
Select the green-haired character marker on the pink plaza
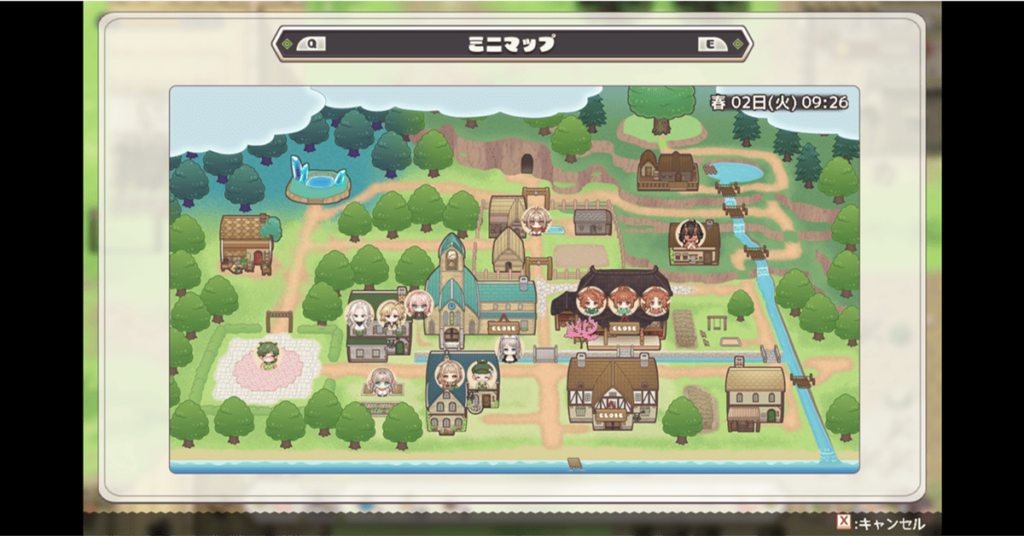tap(267, 355)
